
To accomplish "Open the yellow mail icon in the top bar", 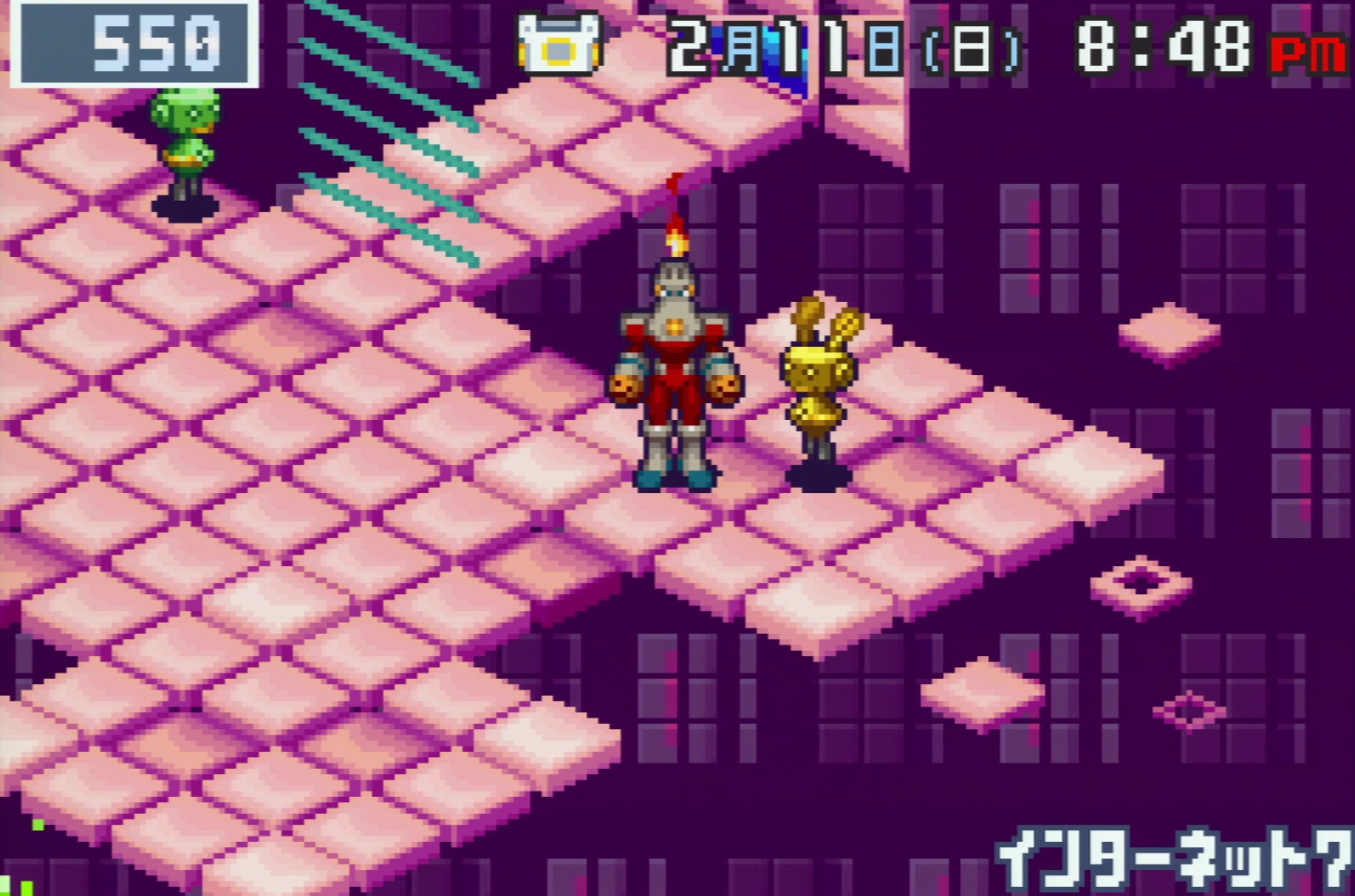I will (x=558, y=43).
